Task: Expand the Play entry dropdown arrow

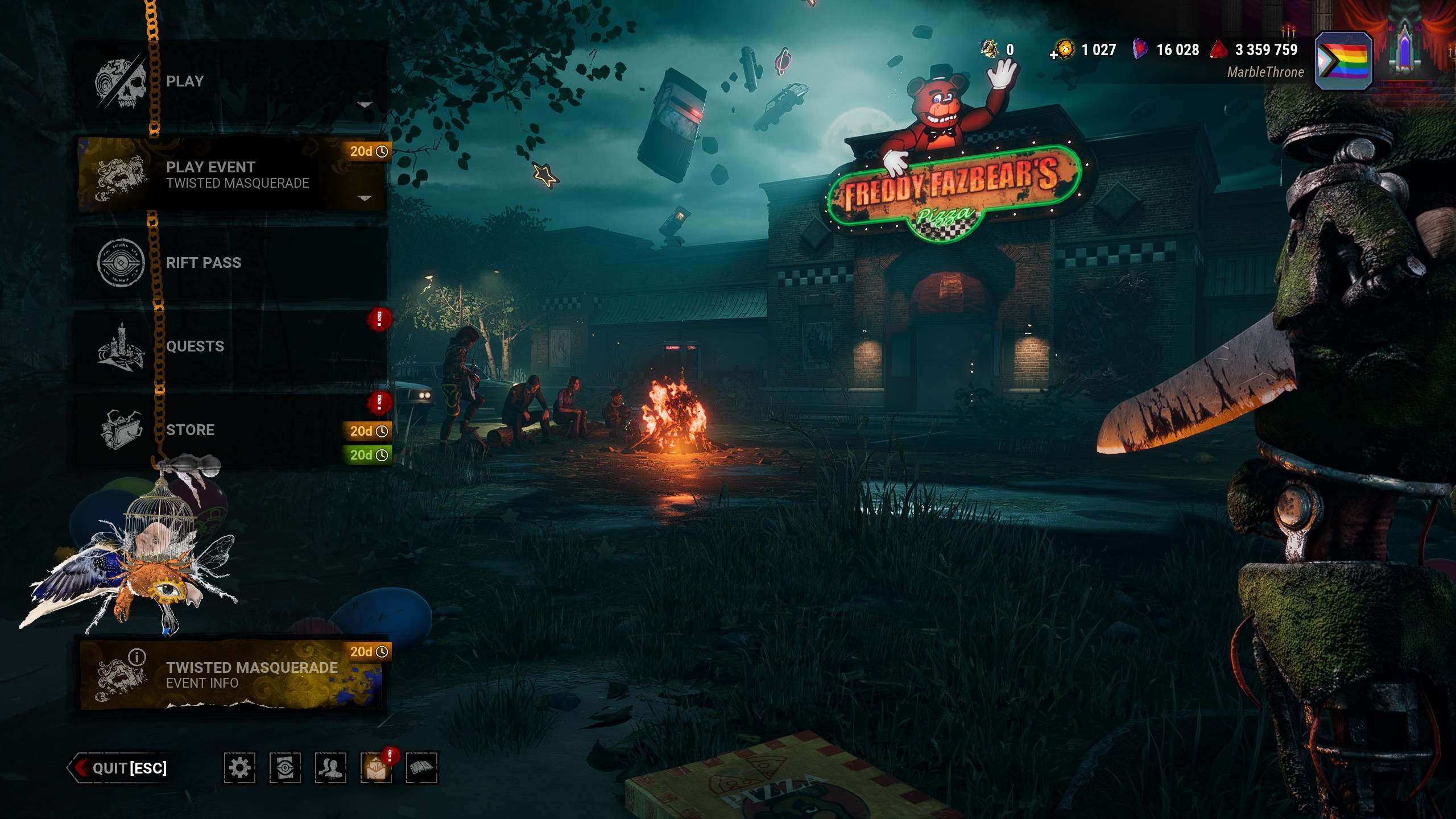Action: coord(365,105)
